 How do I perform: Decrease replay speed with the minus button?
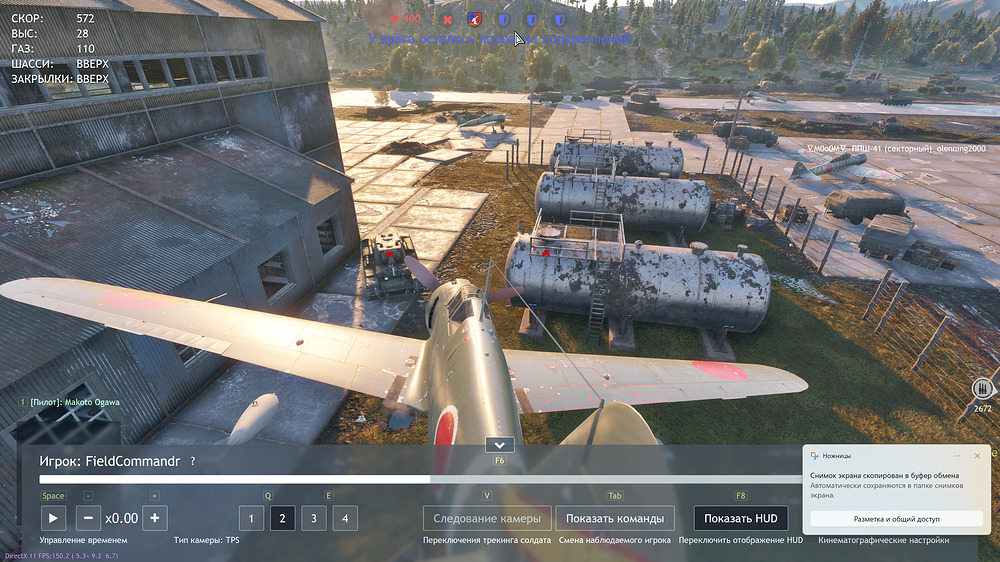tap(88, 518)
